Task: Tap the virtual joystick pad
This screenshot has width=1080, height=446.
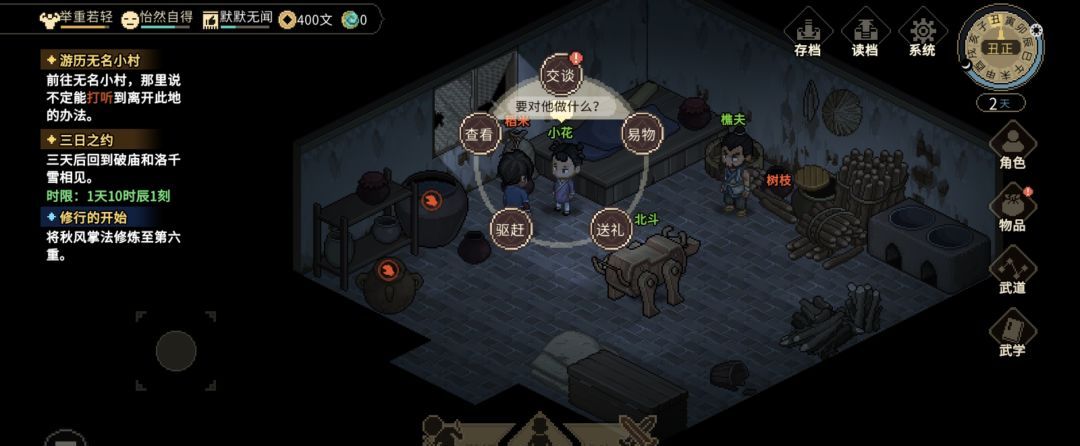Action: tap(176, 350)
